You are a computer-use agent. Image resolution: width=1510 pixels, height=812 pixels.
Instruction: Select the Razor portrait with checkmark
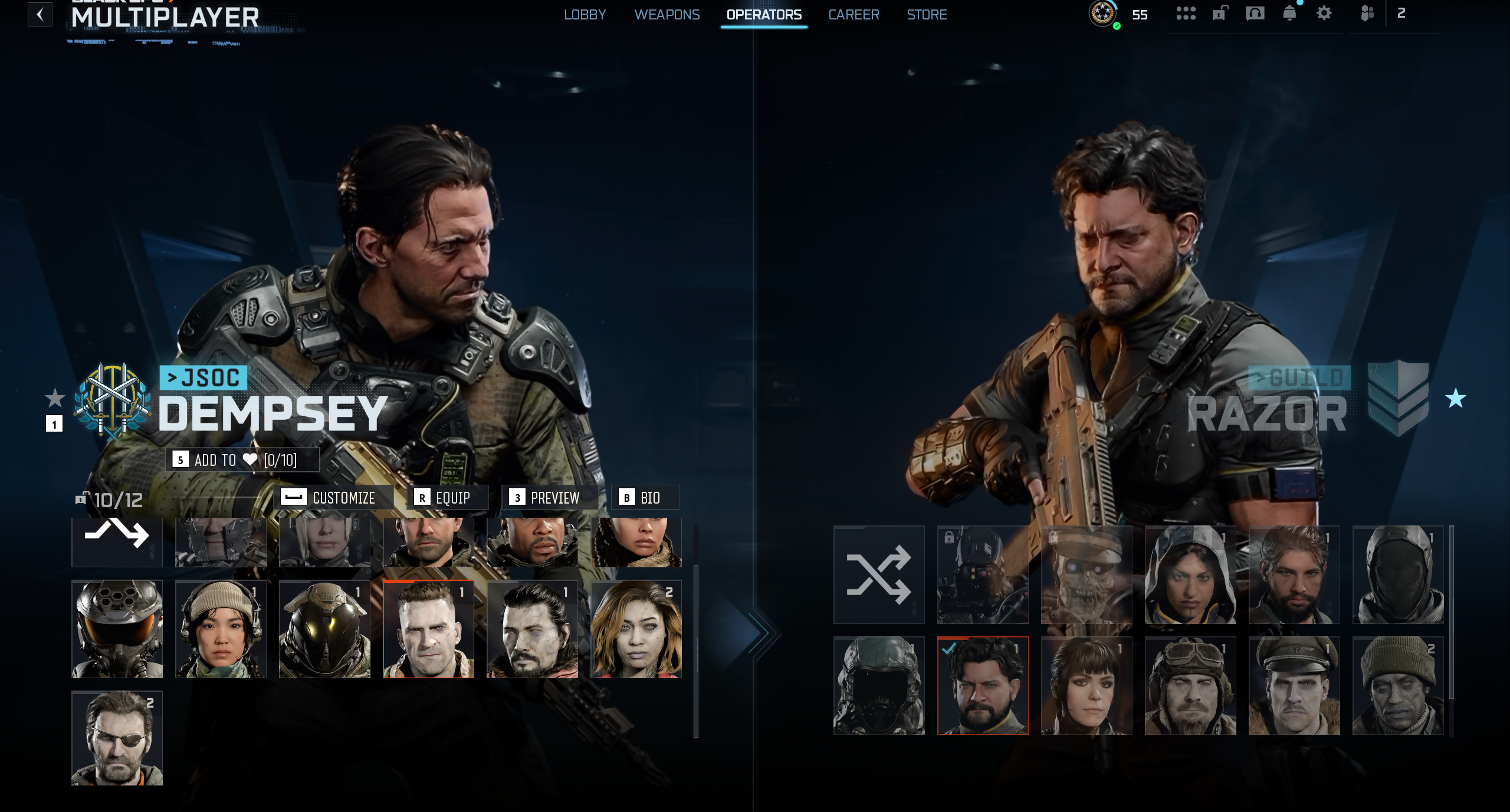click(x=983, y=686)
